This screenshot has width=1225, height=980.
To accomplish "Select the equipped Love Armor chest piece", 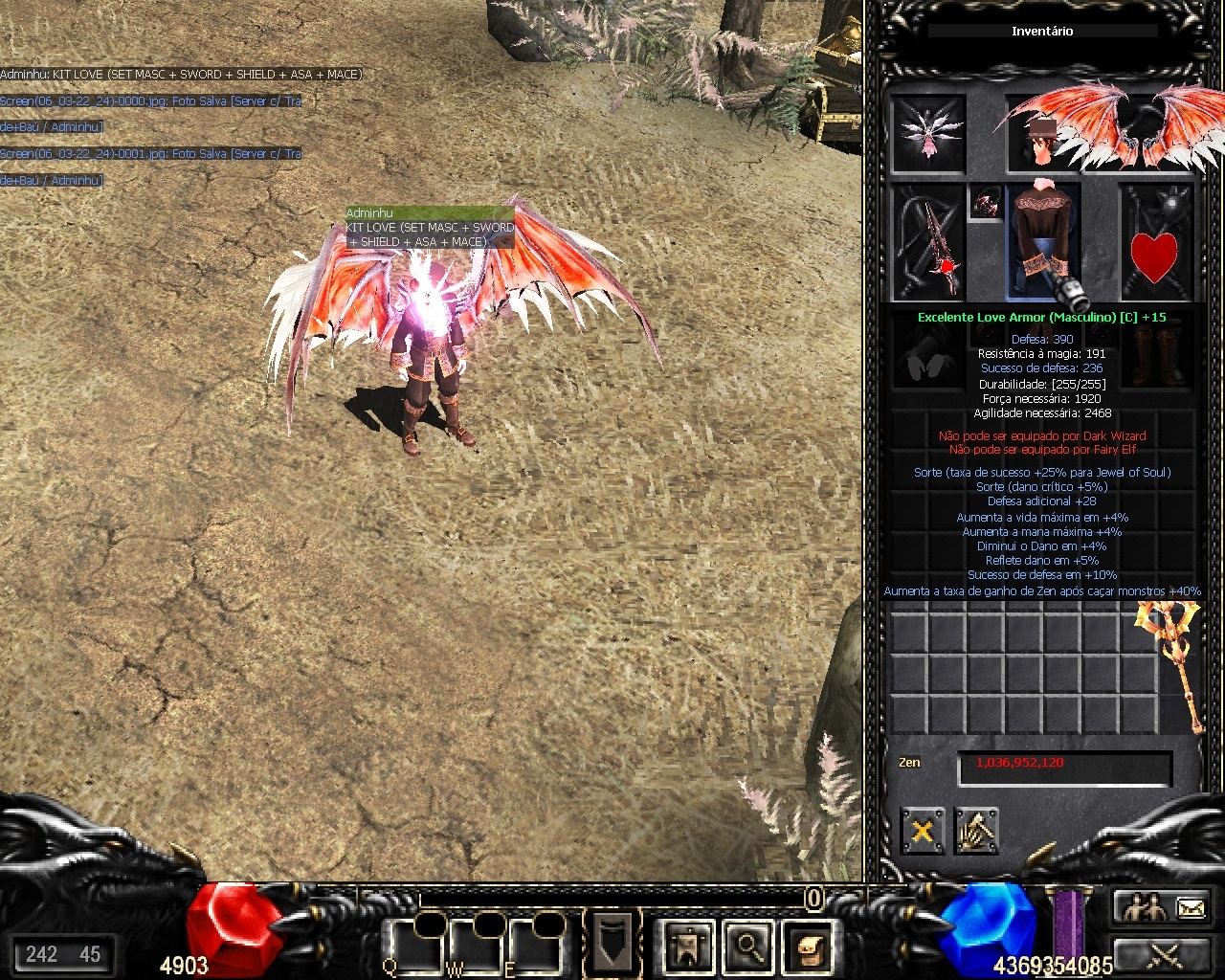I will 1043,239.
